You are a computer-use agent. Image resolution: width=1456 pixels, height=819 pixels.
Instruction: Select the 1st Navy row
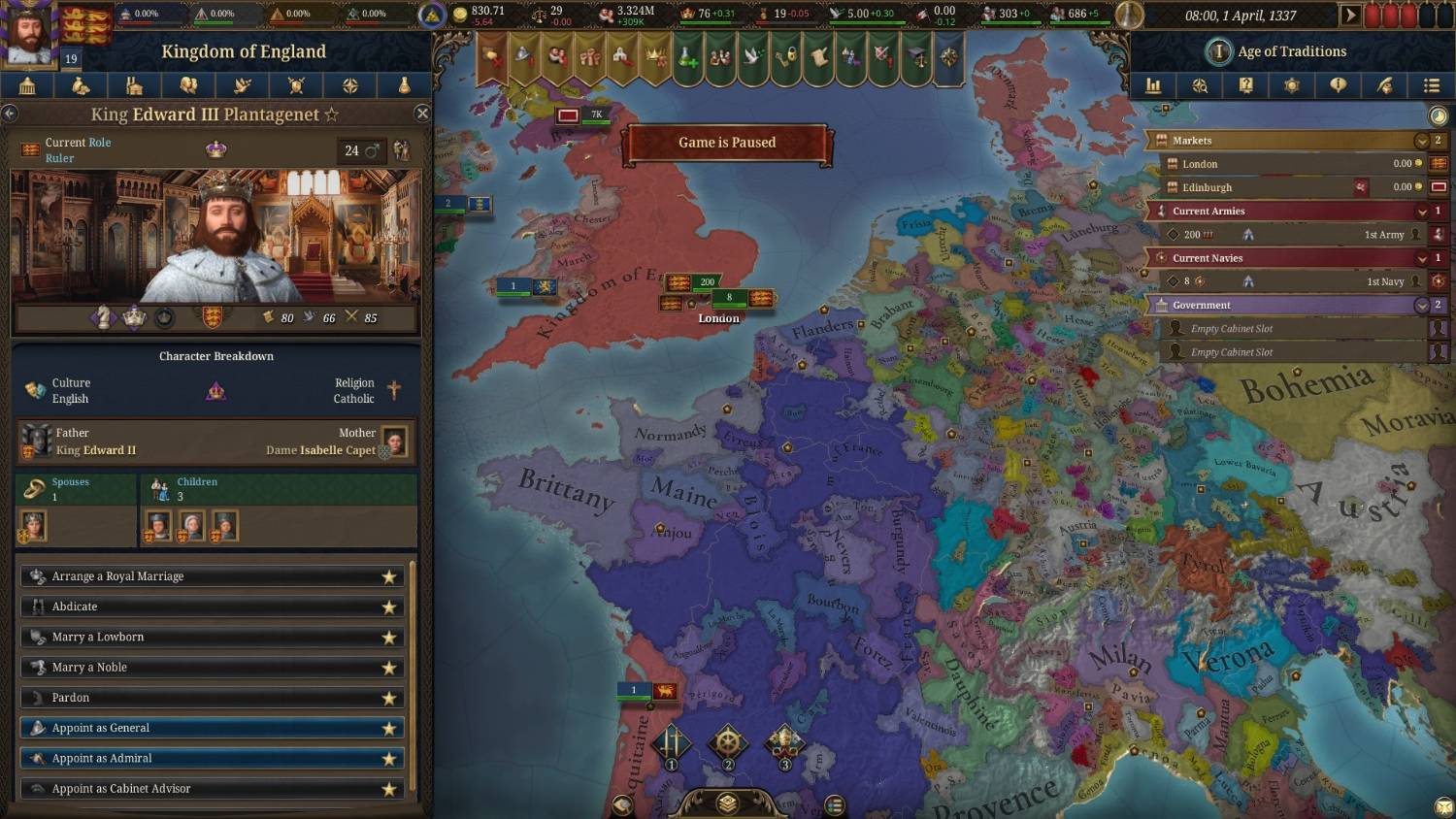(x=1291, y=281)
